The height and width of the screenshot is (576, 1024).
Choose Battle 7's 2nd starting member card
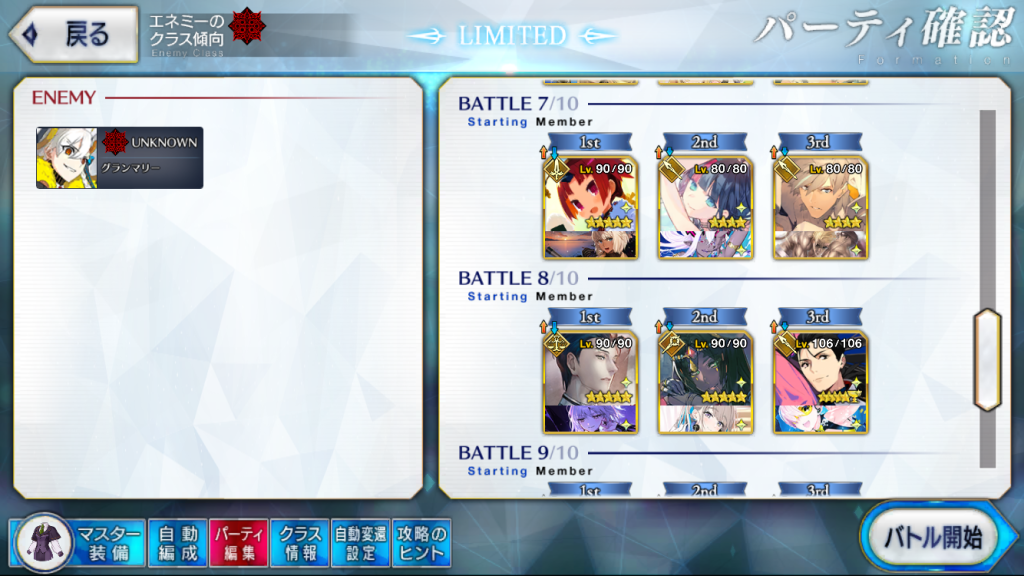point(705,208)
